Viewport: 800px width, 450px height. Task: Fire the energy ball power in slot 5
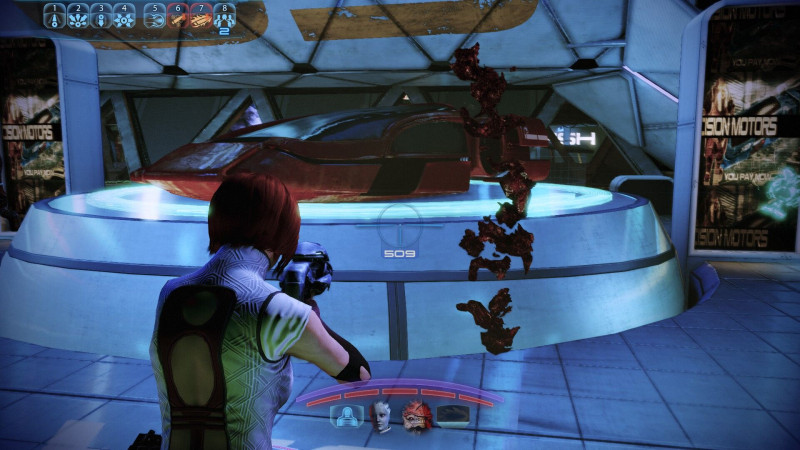155,16
